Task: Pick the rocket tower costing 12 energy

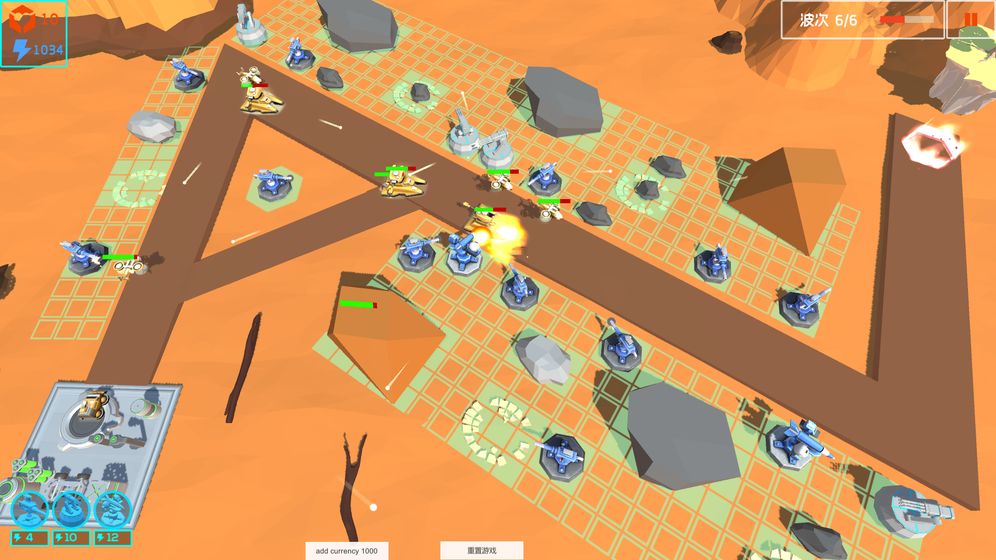Action: [113, 509]
